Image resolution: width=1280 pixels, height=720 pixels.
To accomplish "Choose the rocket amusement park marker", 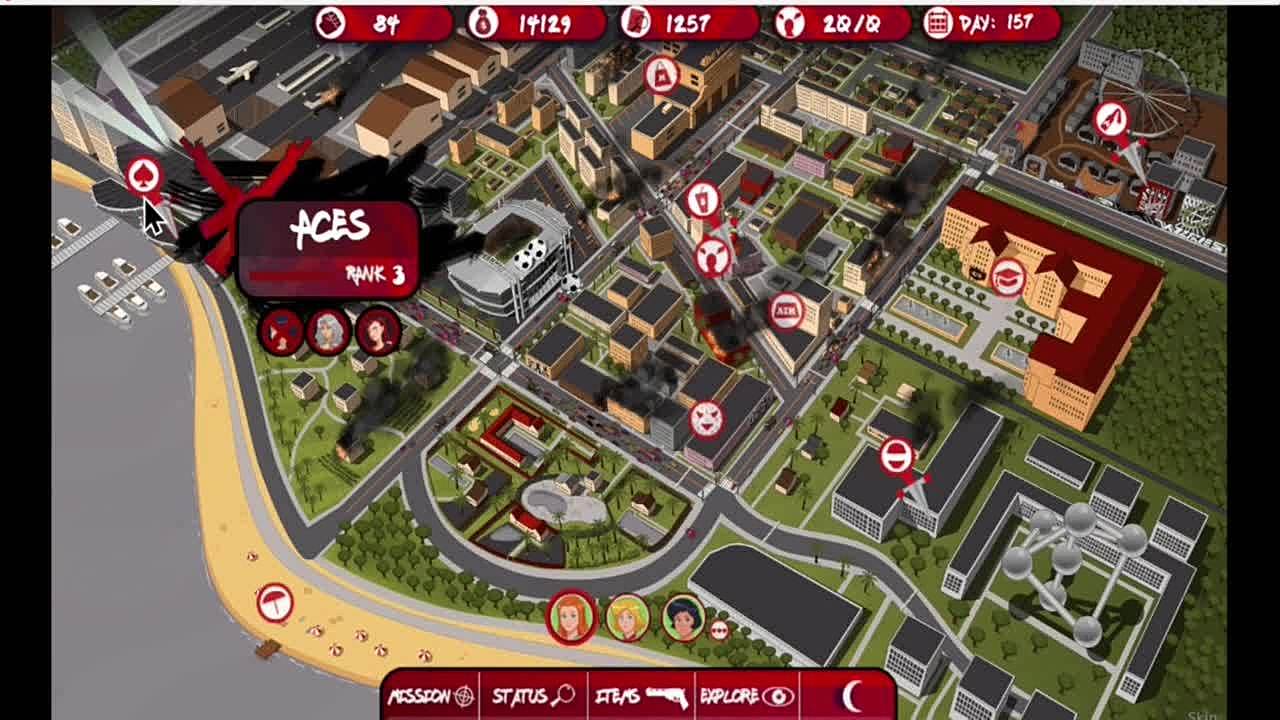I will coord(1111,120).
